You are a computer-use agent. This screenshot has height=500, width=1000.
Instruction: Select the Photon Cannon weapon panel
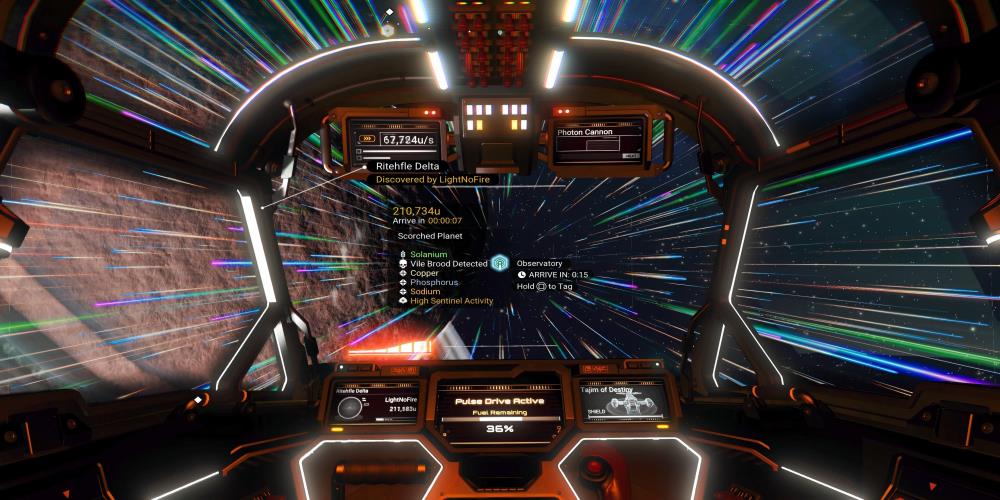[x=600, y=140]
